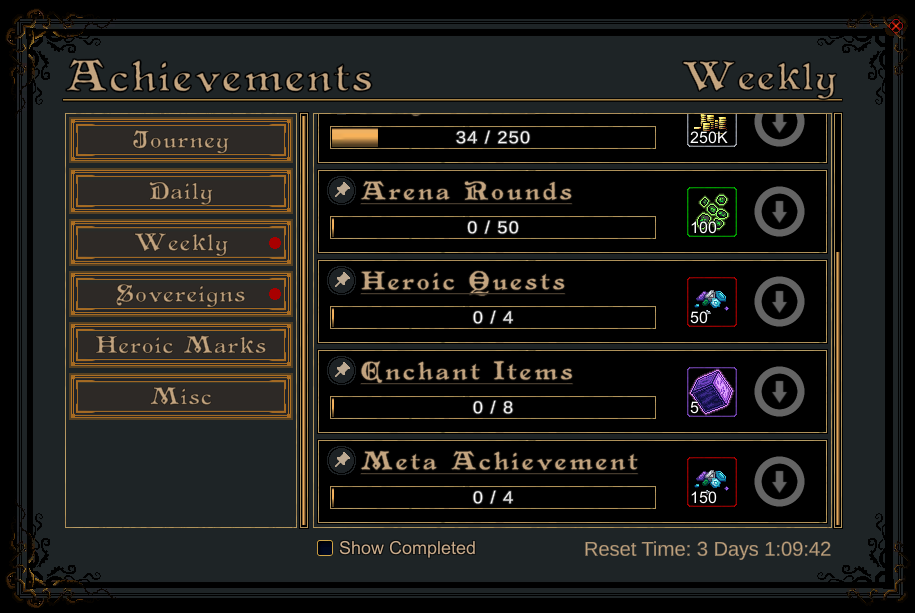Claim the Heroic Quests reward arrow
The height and width of the screenshot is (613, 915).
[x=779, y=302]
